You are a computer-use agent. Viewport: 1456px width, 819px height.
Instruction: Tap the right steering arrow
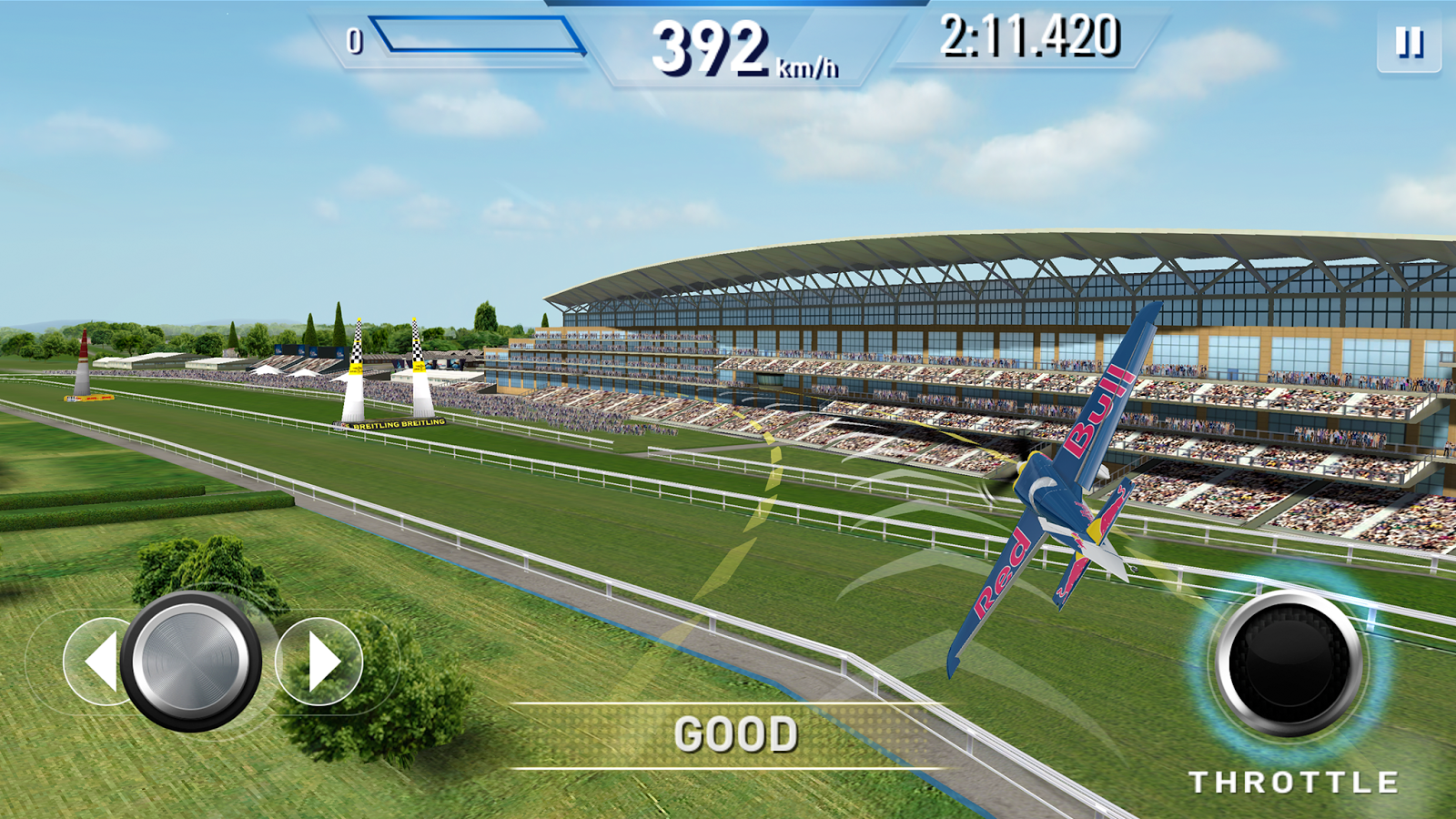[320, 662]
